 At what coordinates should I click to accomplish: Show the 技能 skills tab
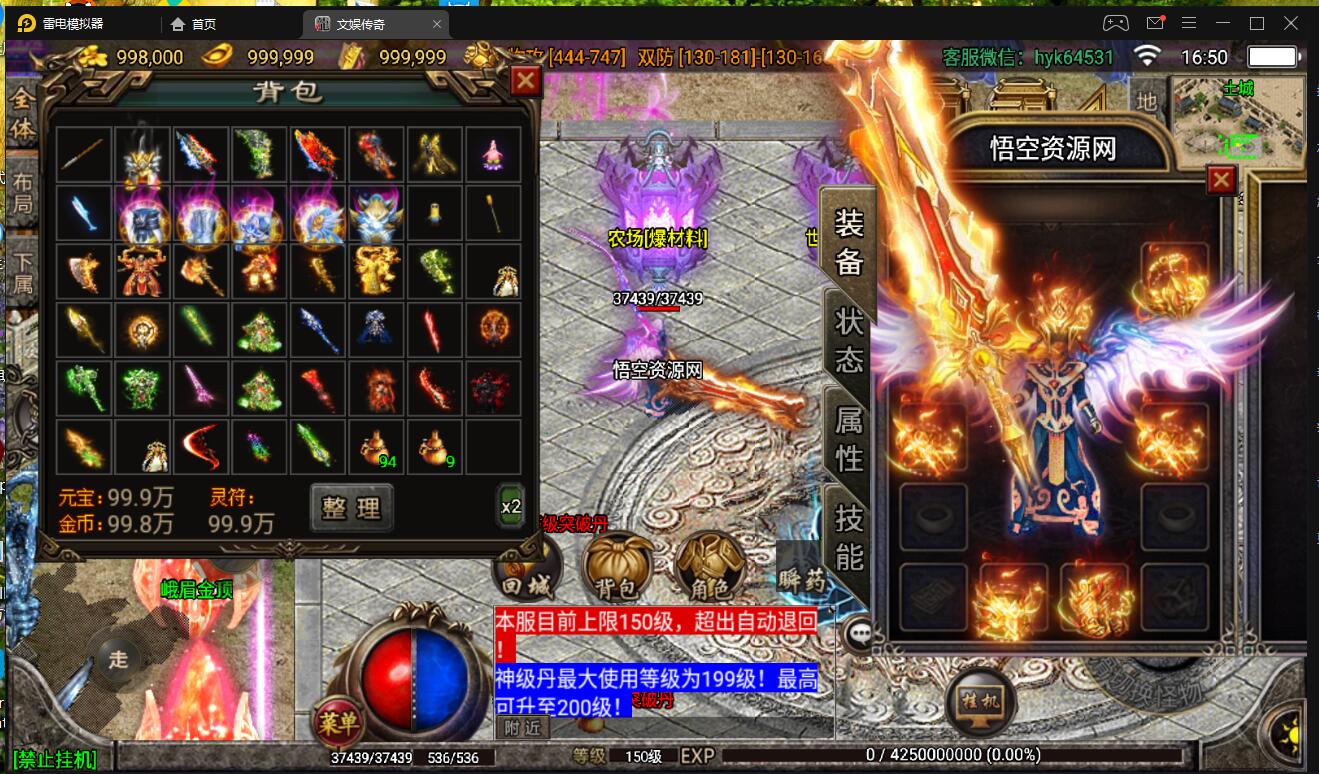click(x=849, y=536)
